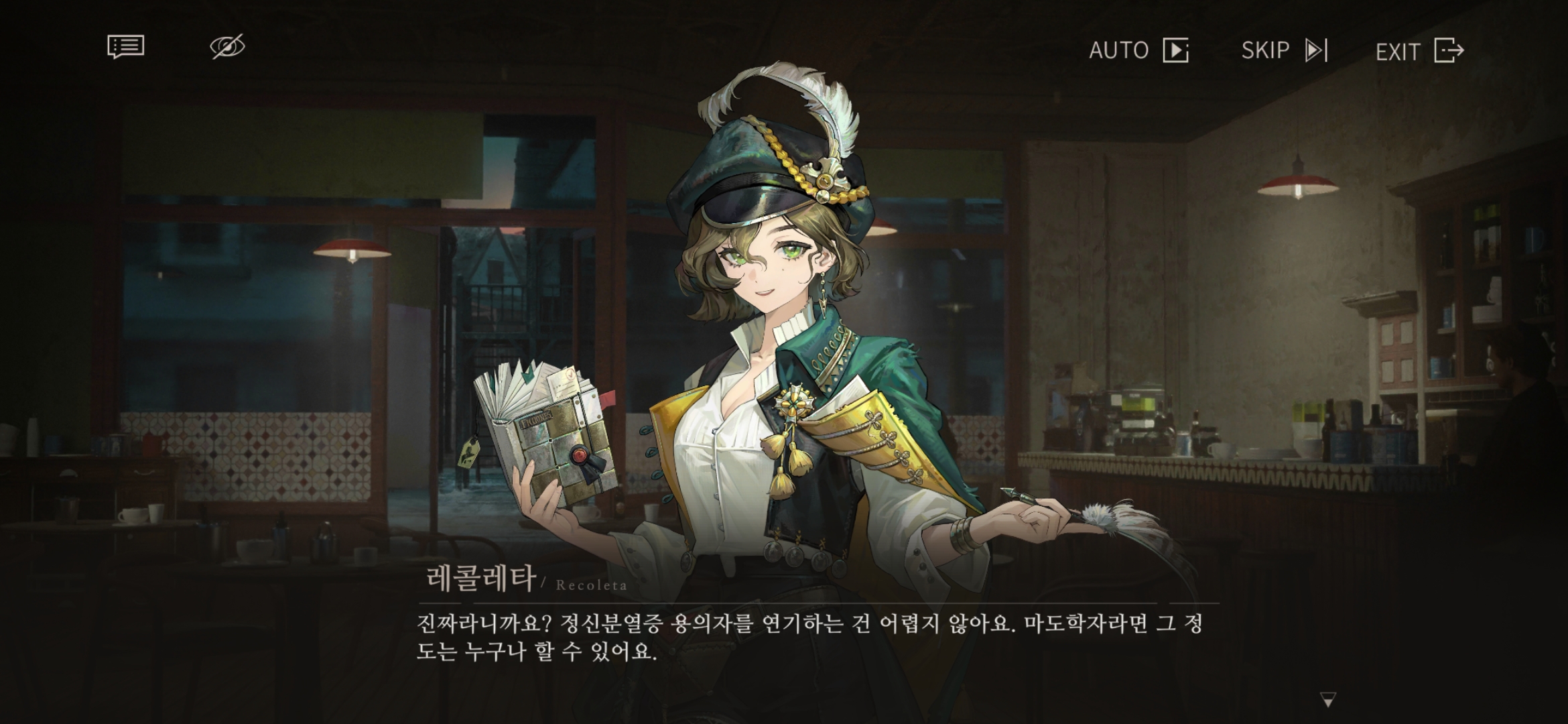Hide the interface with the crossed-eye icon
1568x724 pixels.
tap(227, 47)
